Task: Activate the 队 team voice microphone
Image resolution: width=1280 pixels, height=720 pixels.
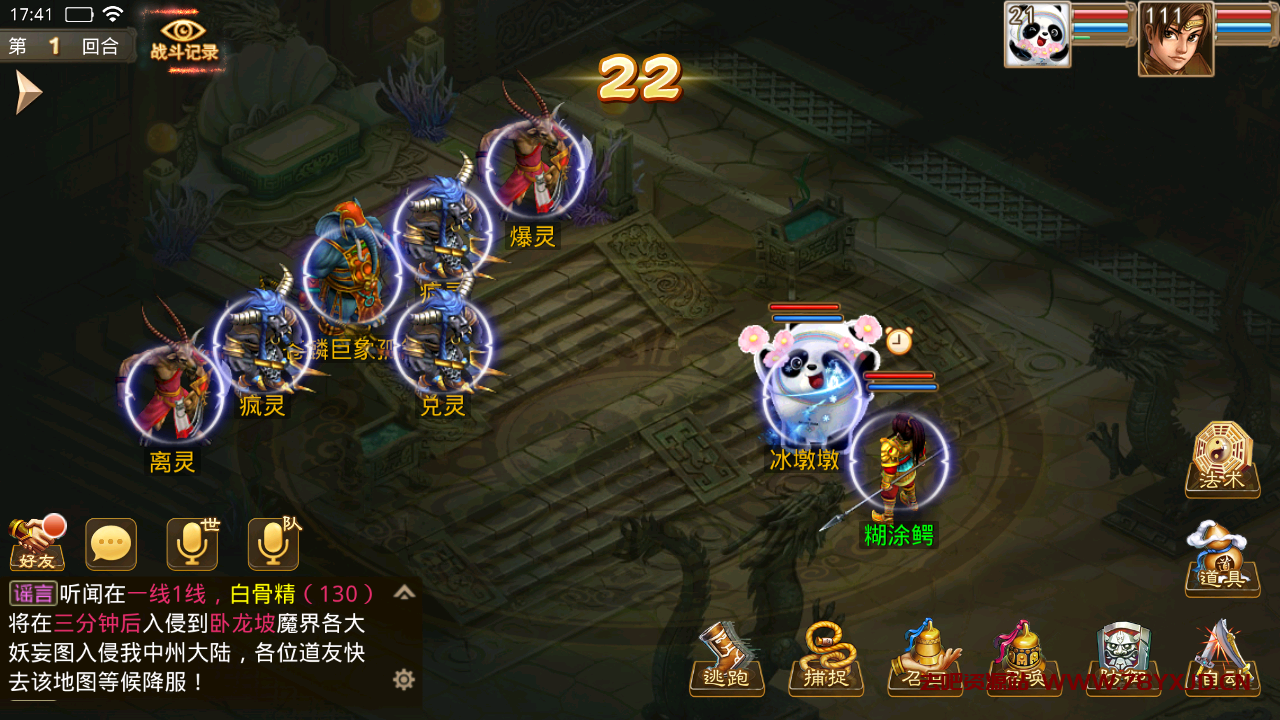Action: [273, 544]
